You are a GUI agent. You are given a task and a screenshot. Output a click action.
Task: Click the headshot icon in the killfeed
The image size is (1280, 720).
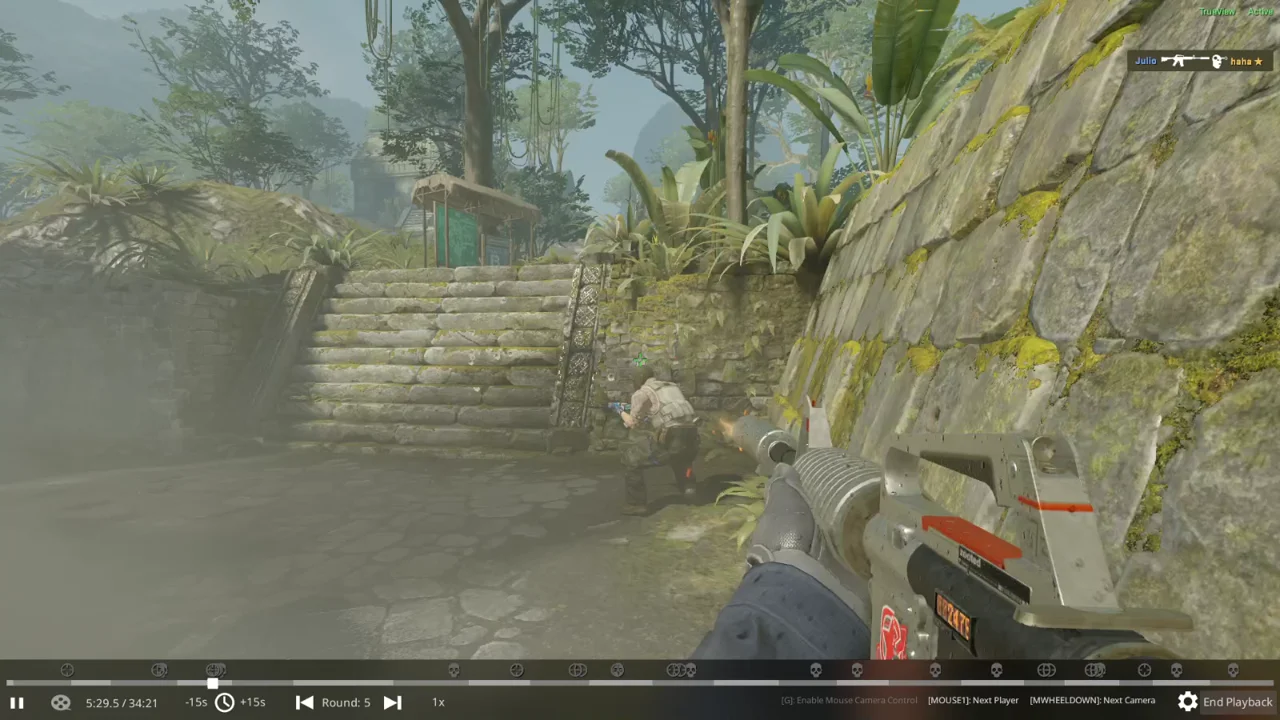(x=1218, y=61)
